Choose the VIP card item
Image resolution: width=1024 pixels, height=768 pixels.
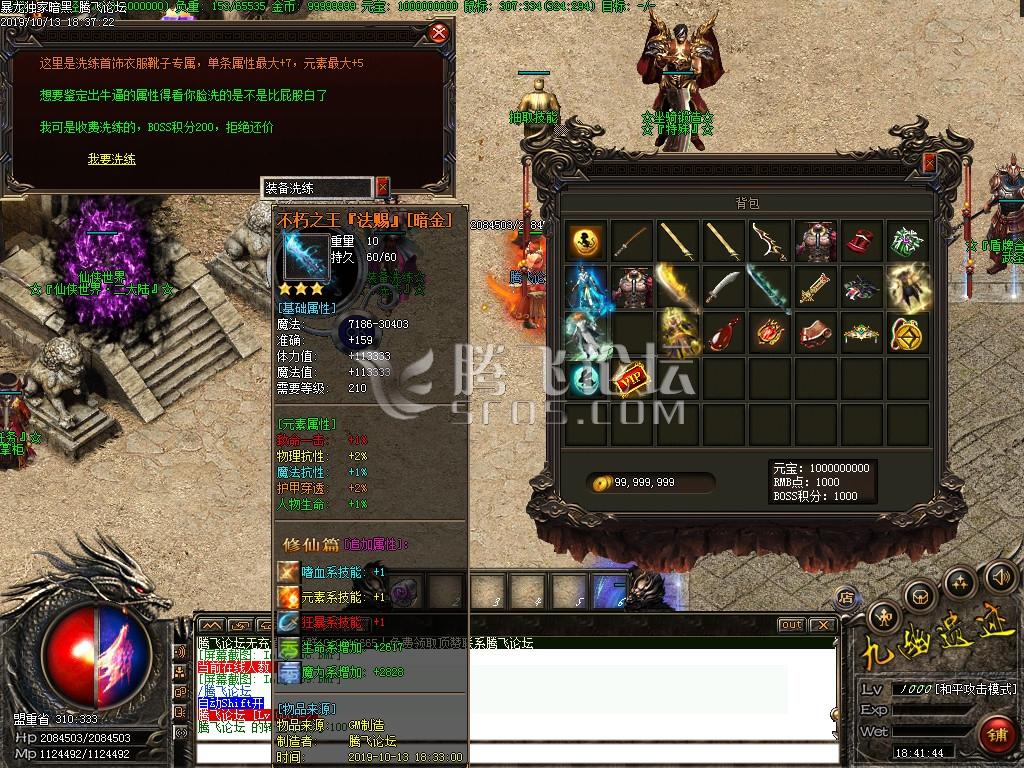point(632,380)
